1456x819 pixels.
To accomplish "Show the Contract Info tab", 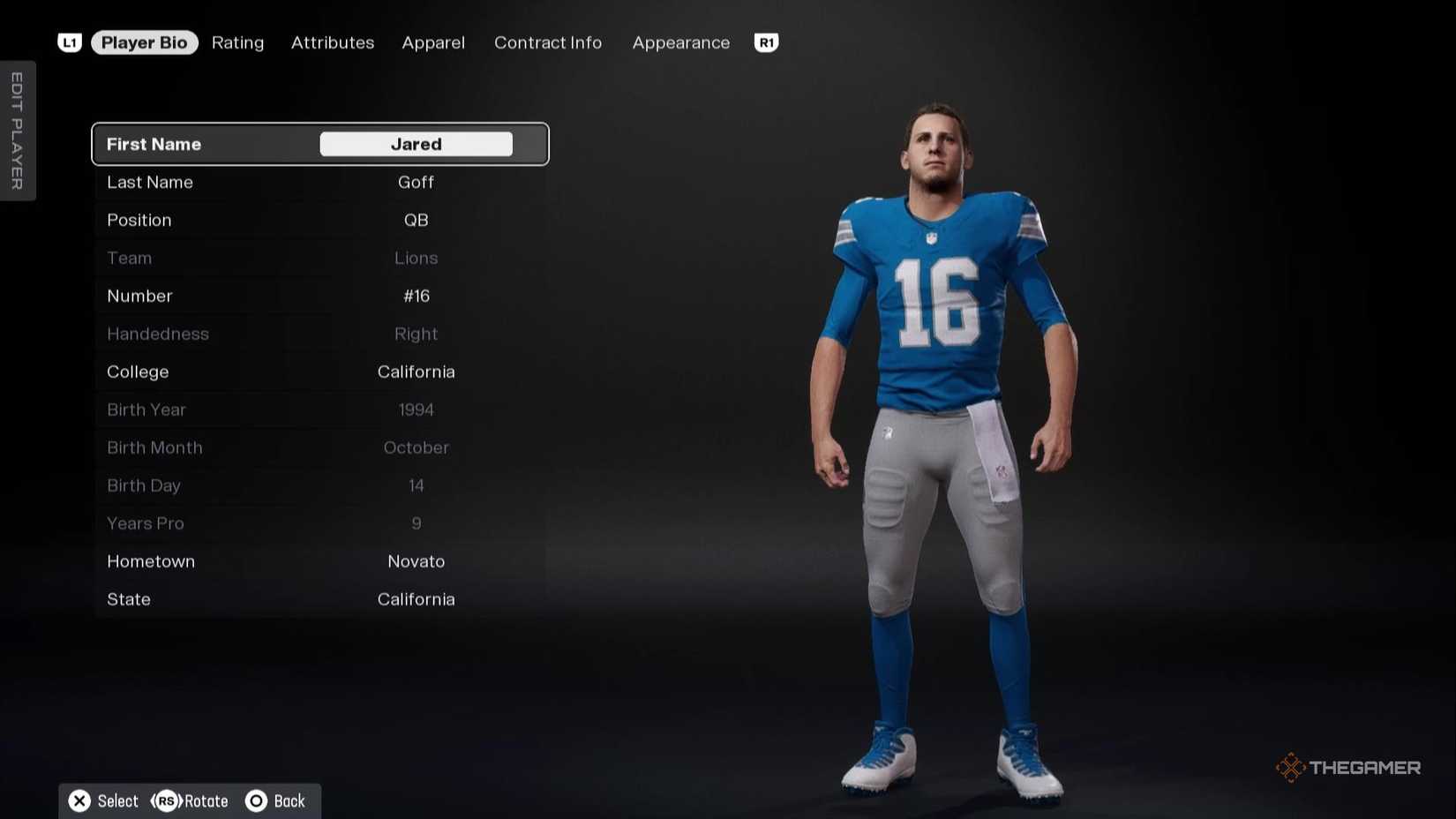I will coord(548,42).
